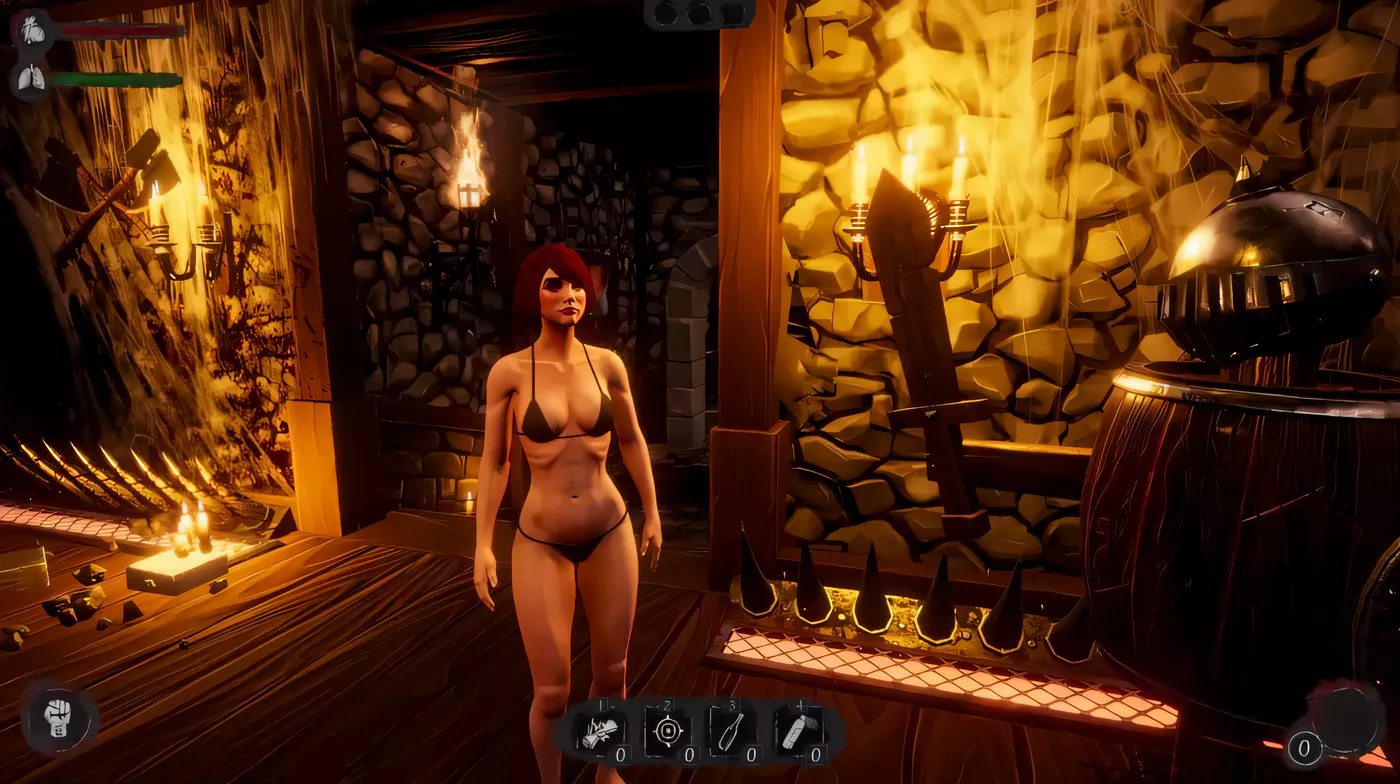The height and width of the screenshot is (784, 1400).
Task: Select the bottle item in hotbar slot 3
Action: [730, 730]
